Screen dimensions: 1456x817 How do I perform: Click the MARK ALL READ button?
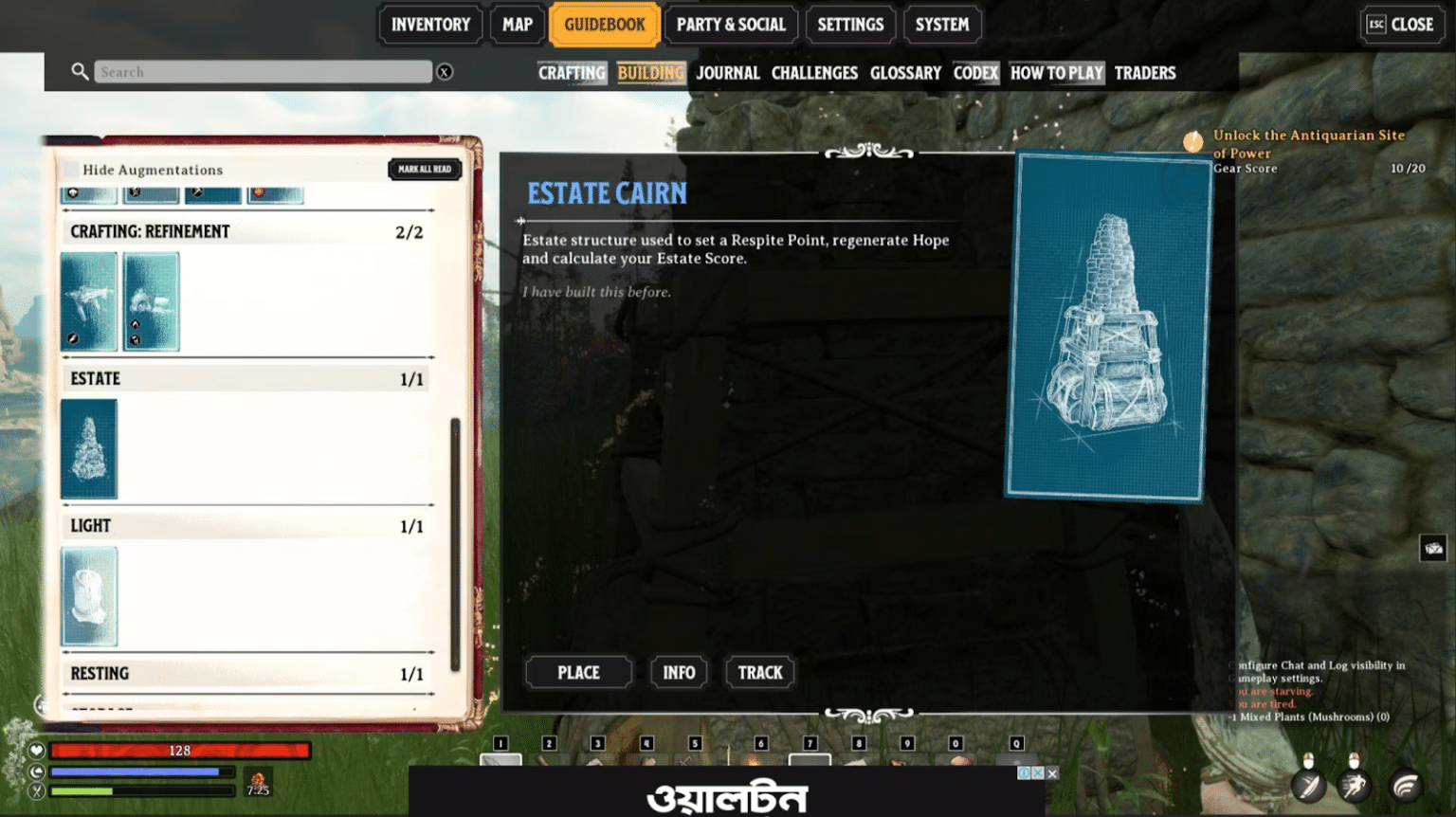425,169
